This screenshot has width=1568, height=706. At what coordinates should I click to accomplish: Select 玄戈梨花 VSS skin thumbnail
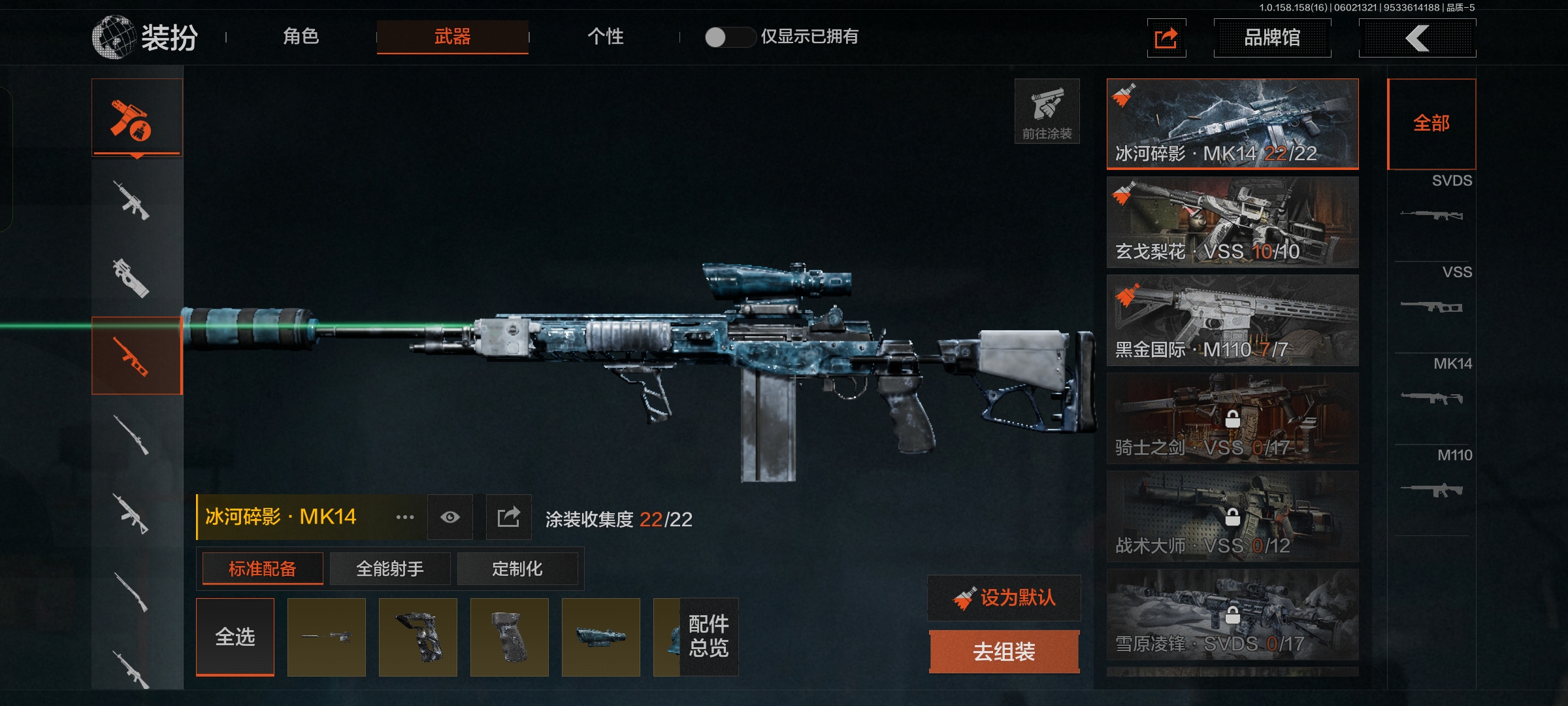click(x=1232, y=222)
